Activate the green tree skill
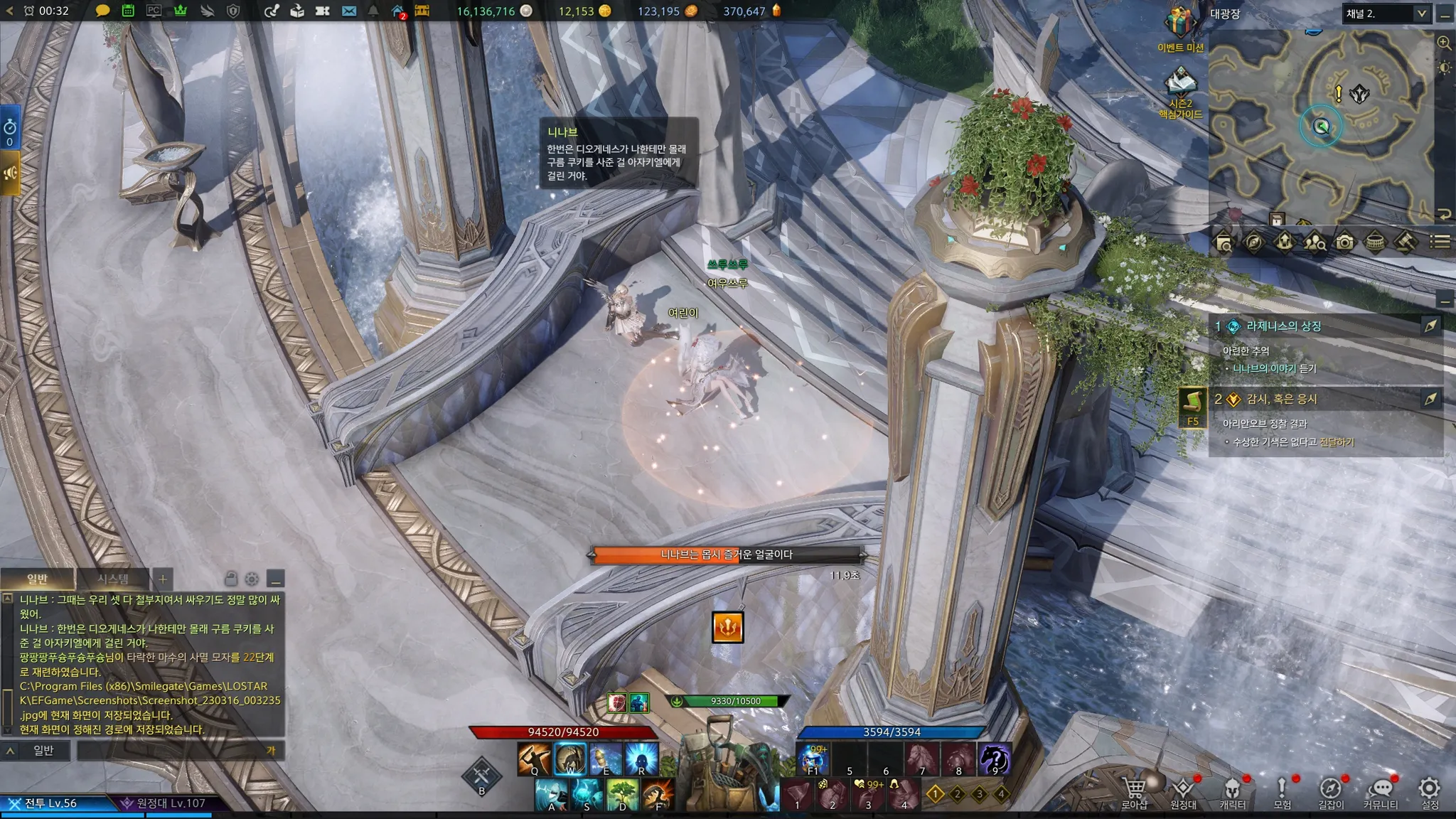This screenshot has height=819, width=1456. pyautogui.click(x=623, y=793)
